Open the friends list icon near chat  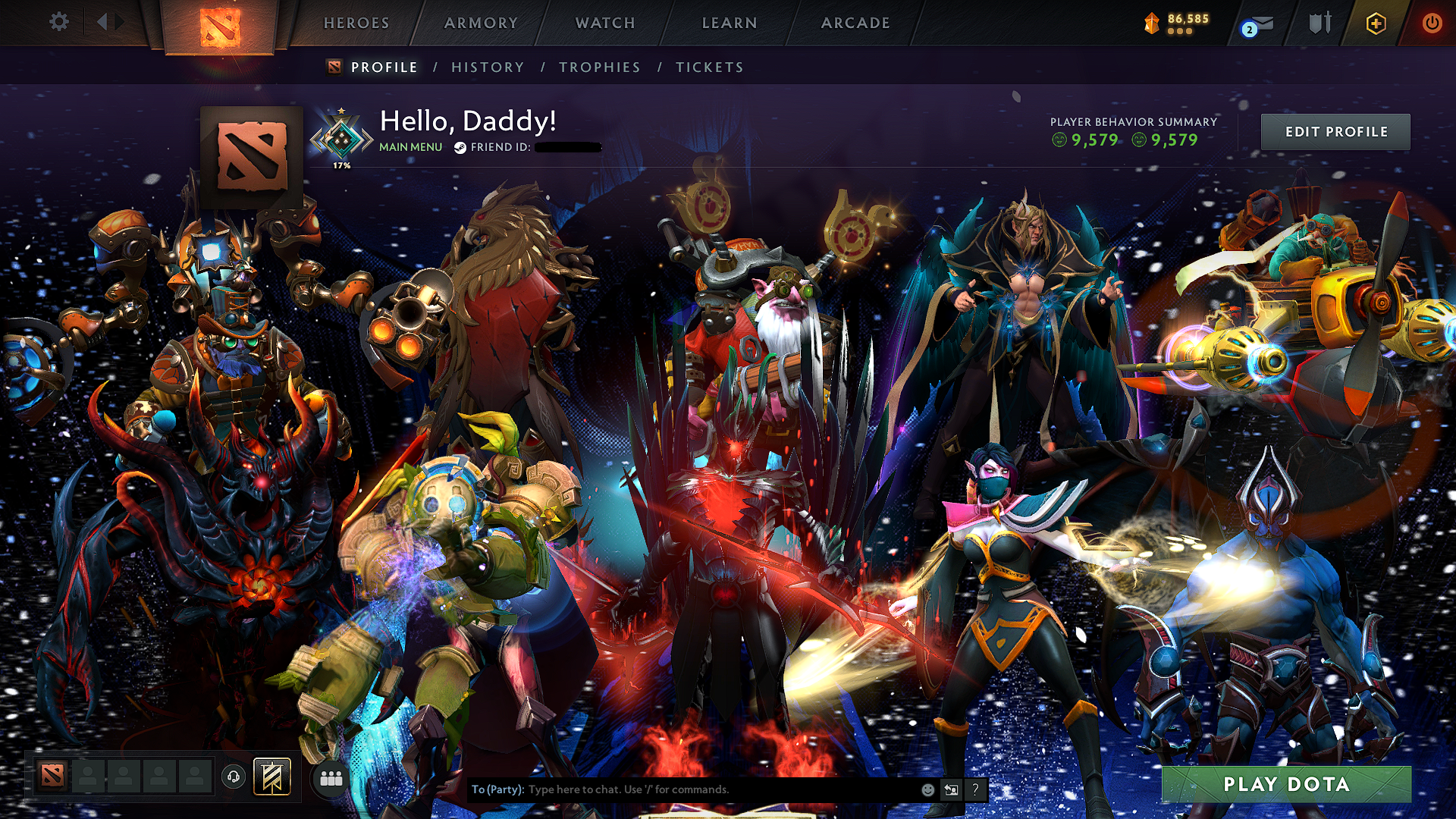pyautogui.click(x=331, y=779)
